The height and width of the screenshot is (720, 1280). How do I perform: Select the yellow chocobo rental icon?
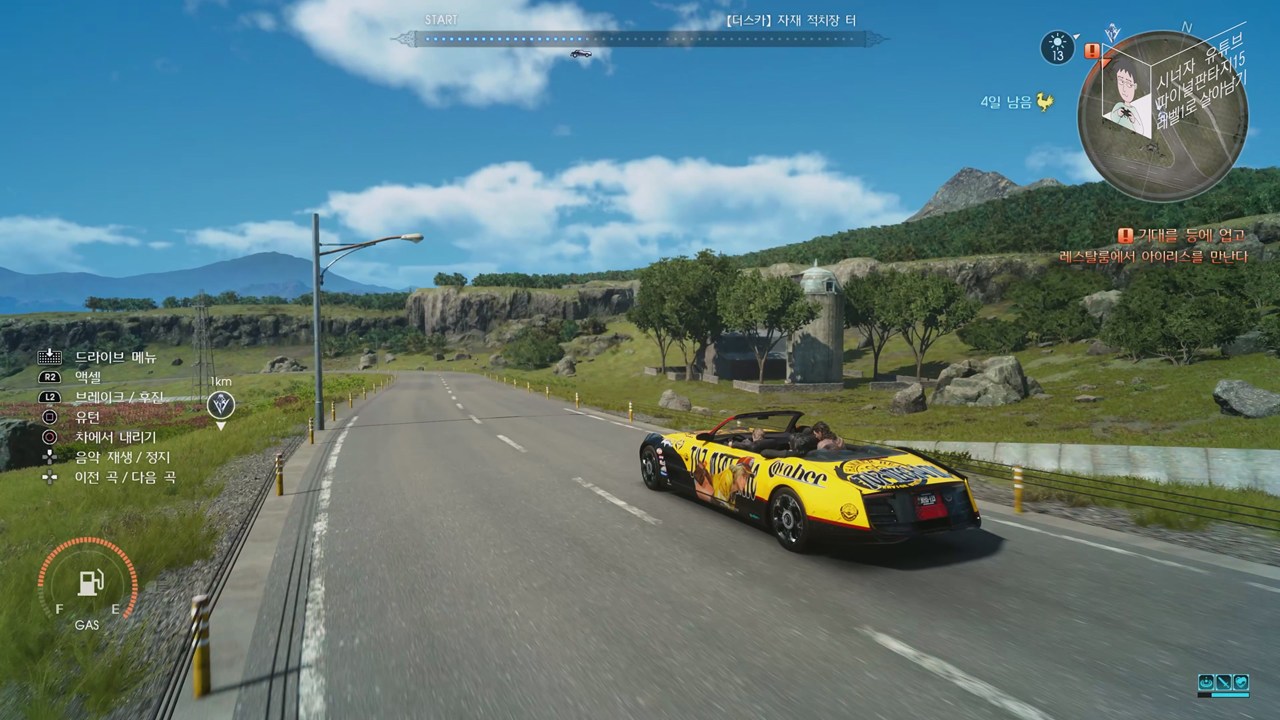tap(1044, 102)
